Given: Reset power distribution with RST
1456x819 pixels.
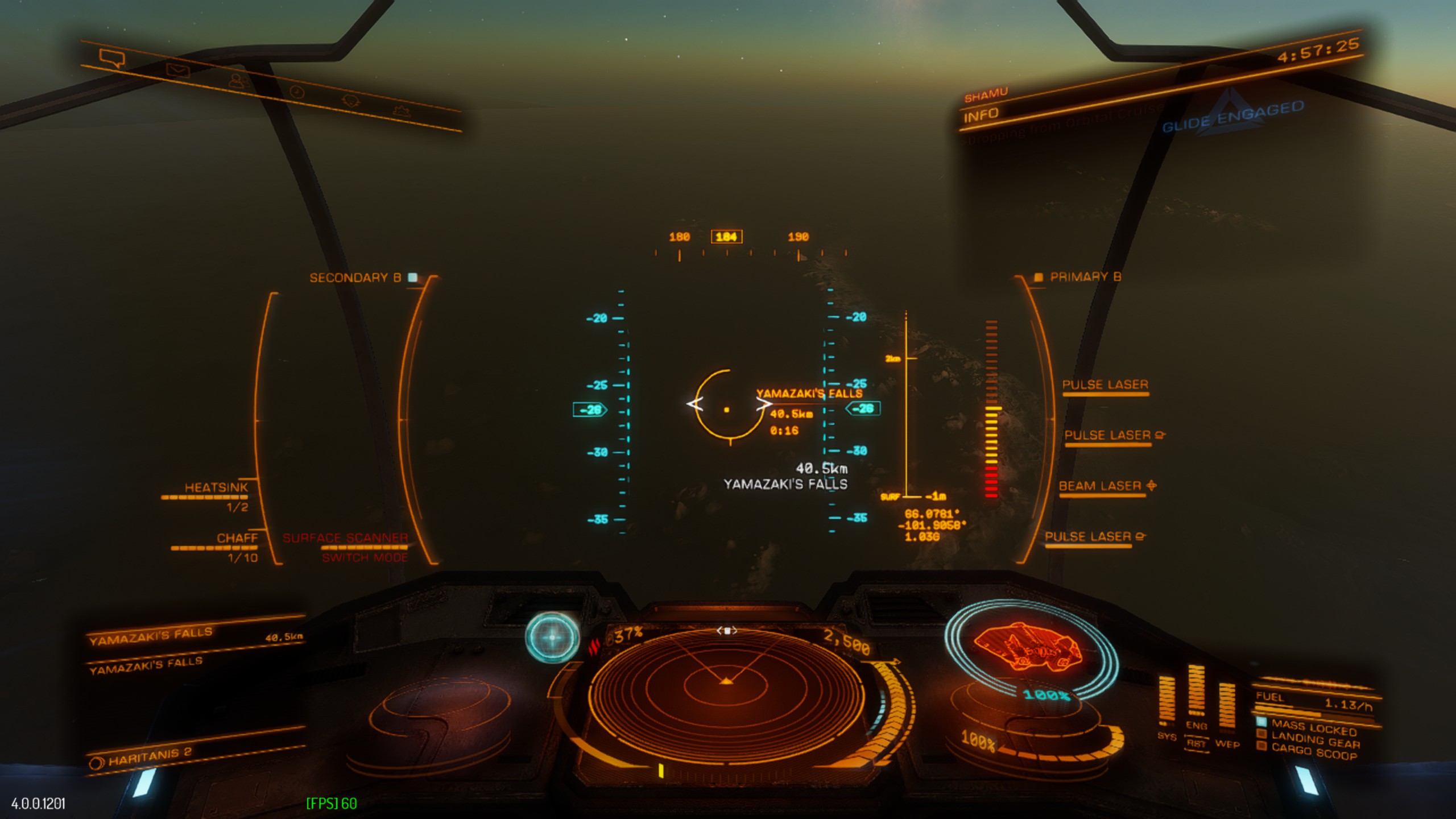Looking at the screenshot, I should tap(1196, 743).
